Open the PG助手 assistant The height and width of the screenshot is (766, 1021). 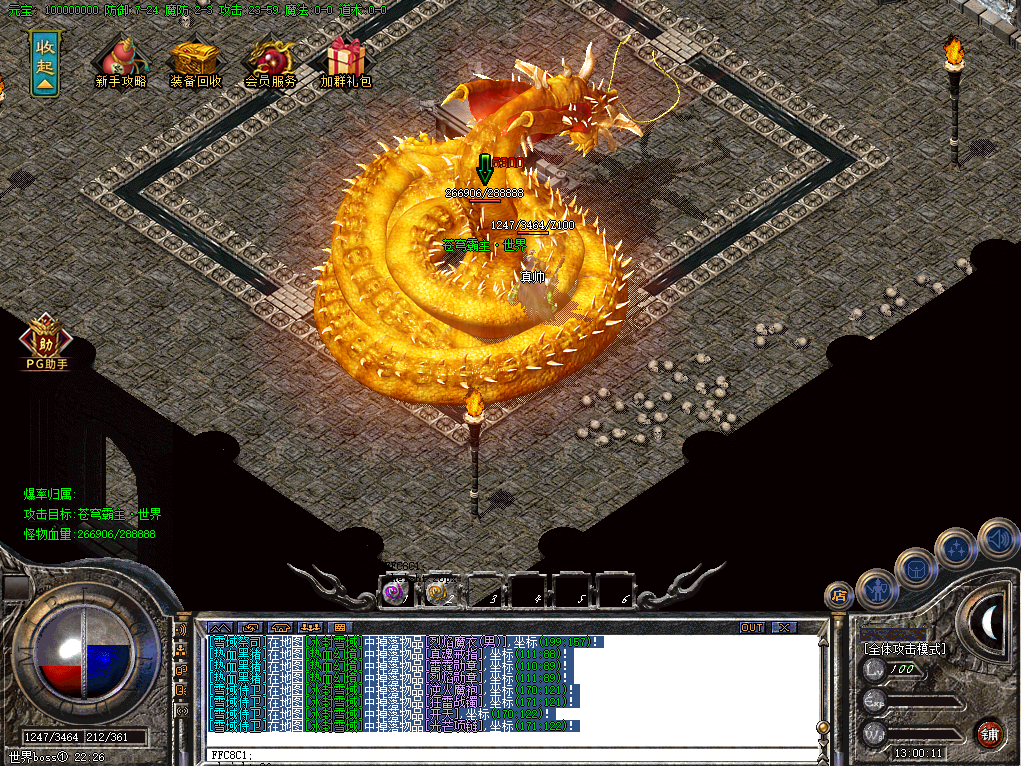pyautogui.click(x=44, y=342)
